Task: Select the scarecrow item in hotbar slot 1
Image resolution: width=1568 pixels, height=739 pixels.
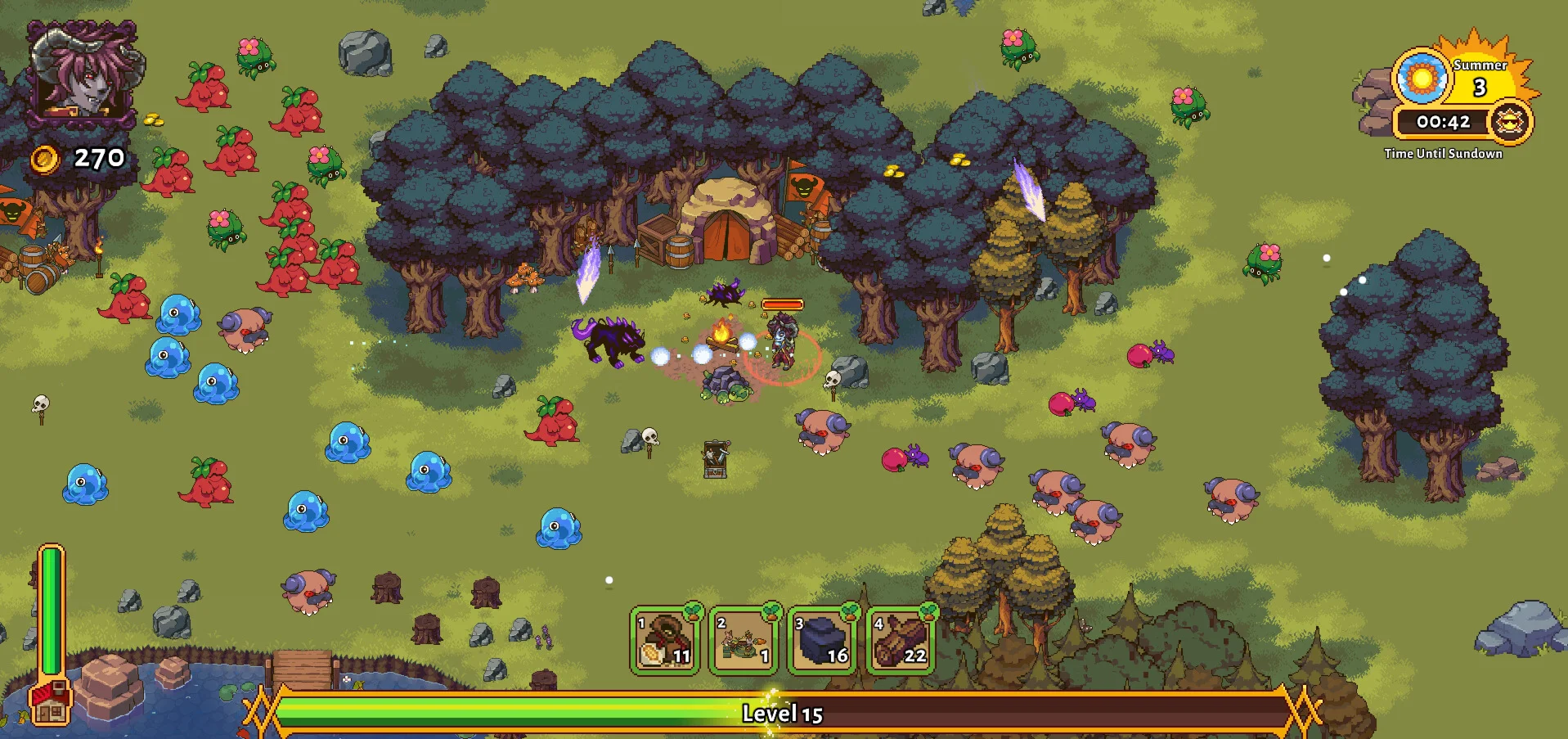Action: (664, 641)
